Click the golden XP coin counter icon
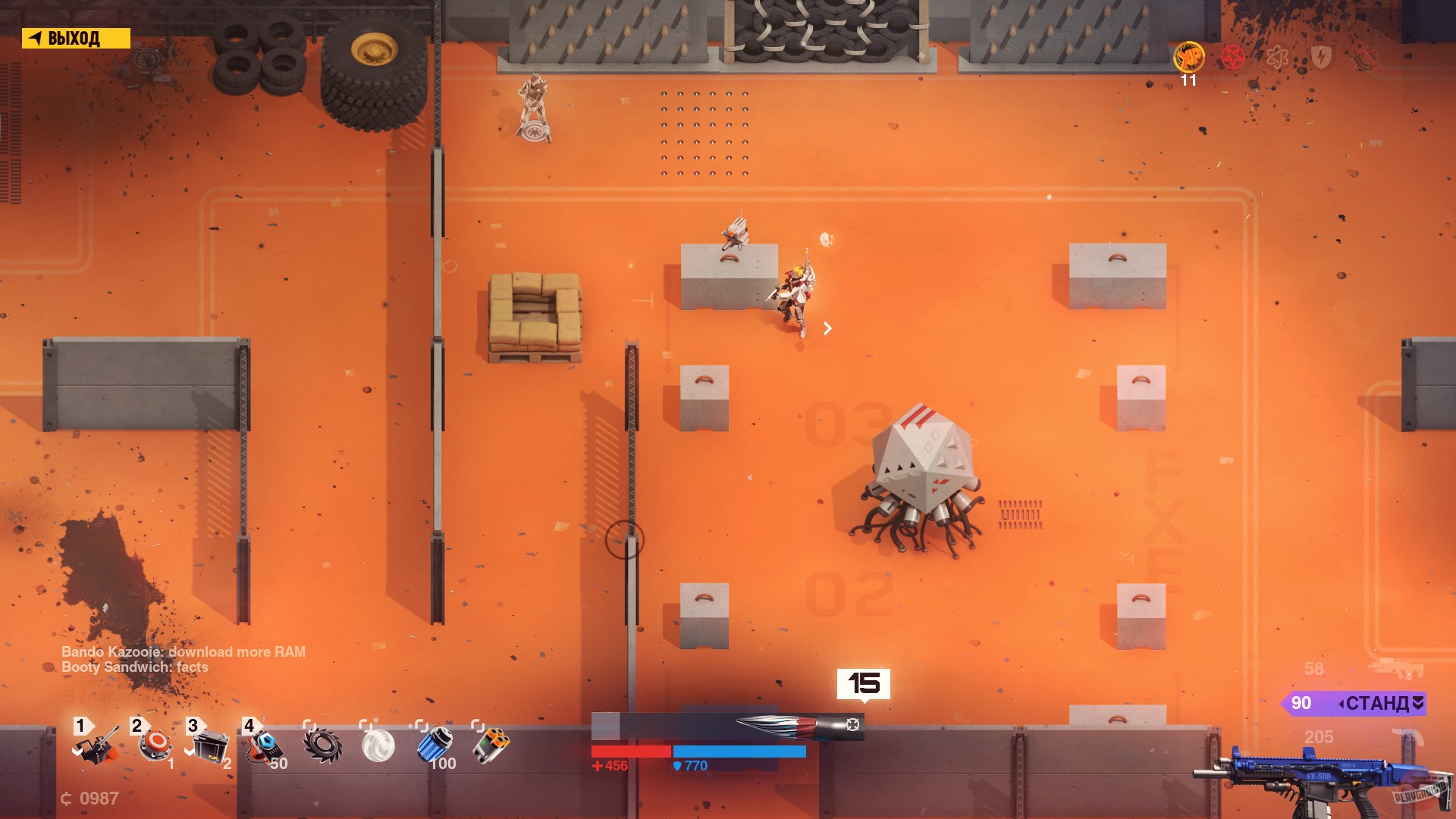This screenshot has height=819, width=1456. [x=1188, y=58]
